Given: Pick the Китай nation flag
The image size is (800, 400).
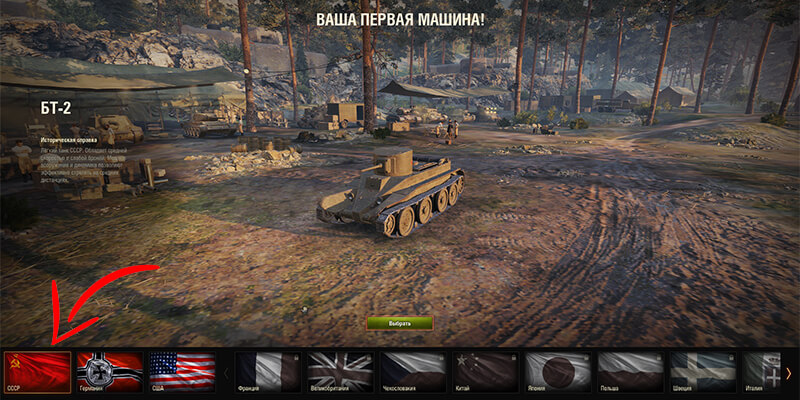Looking at the screenshot, I should tap(486, 372).
